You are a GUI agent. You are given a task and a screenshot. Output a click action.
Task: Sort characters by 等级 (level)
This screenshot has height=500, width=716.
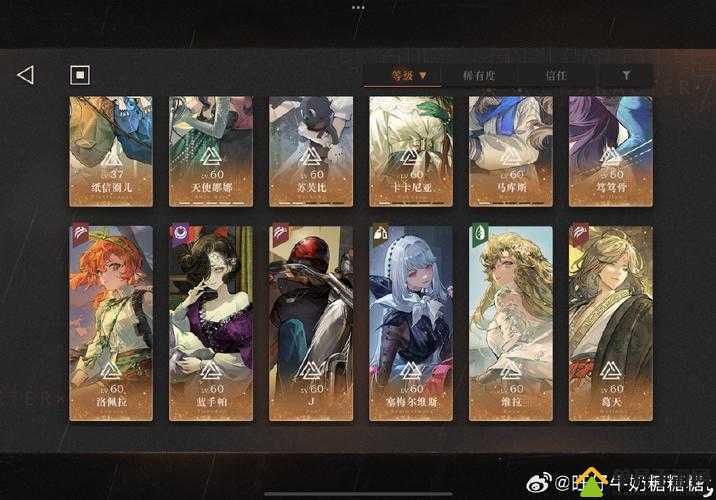(x=409, y=75)
